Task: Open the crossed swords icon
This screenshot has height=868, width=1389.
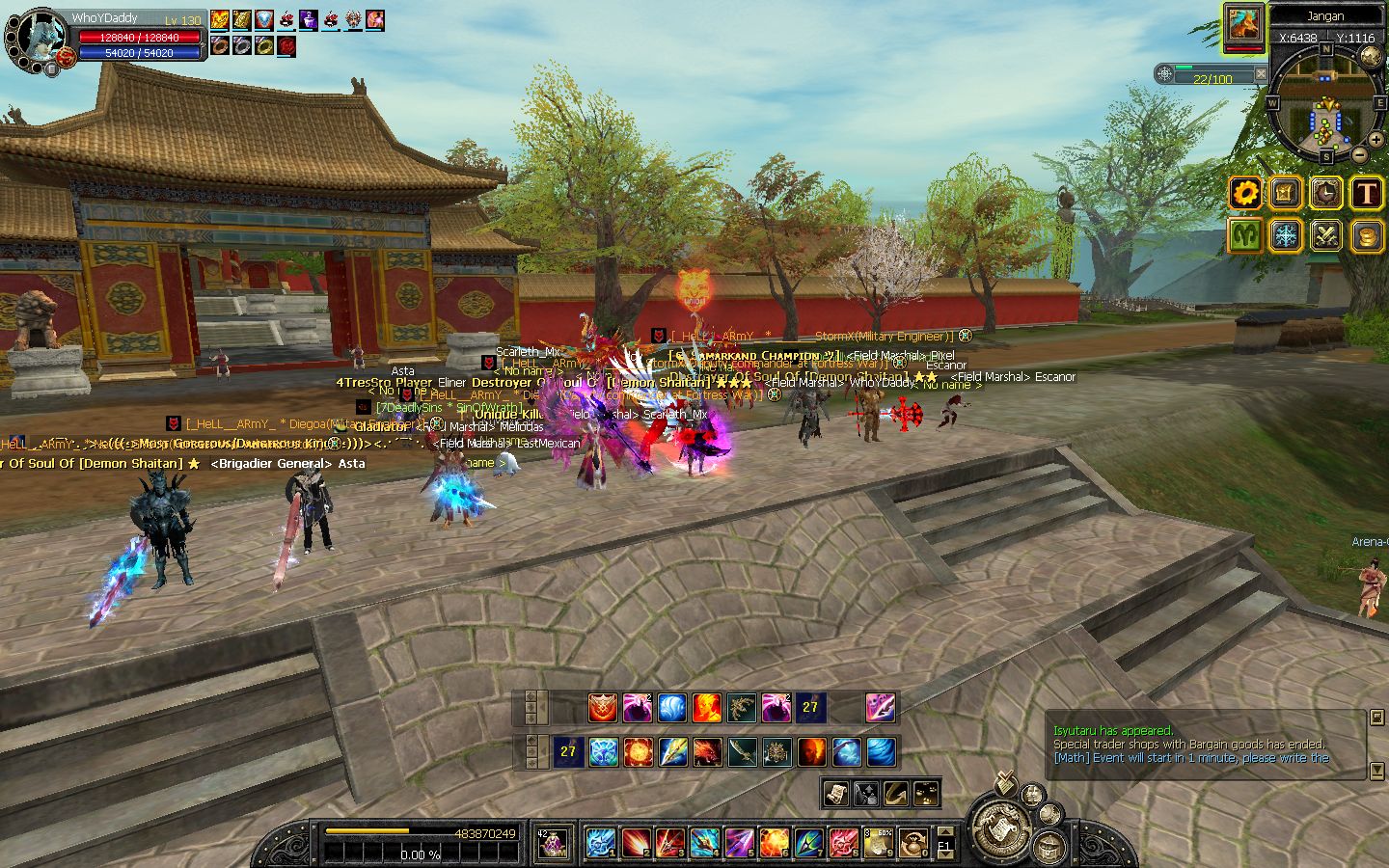Action: [1325, 235]
